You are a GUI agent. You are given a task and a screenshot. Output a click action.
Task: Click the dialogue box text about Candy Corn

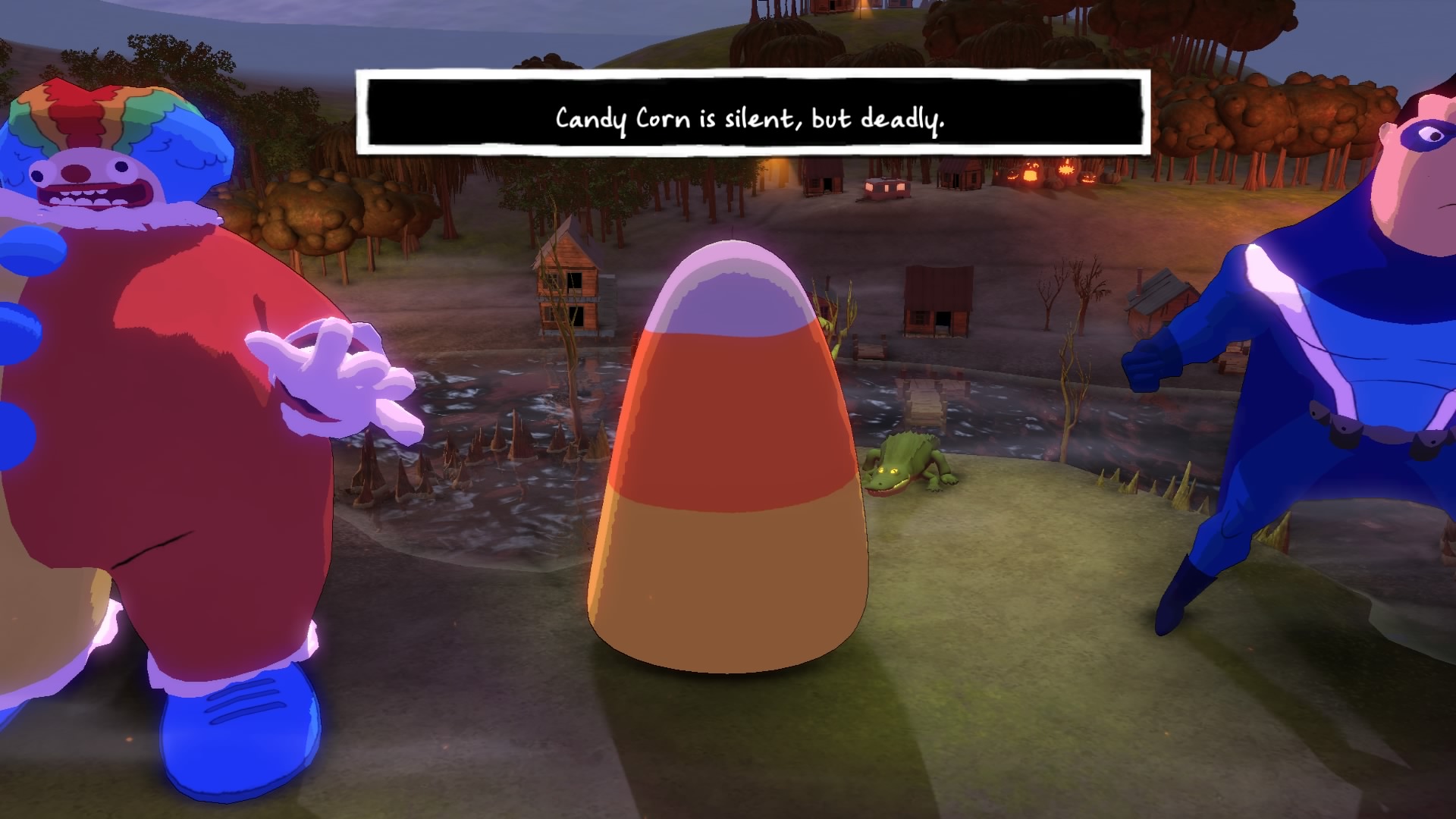coord(751,118)
